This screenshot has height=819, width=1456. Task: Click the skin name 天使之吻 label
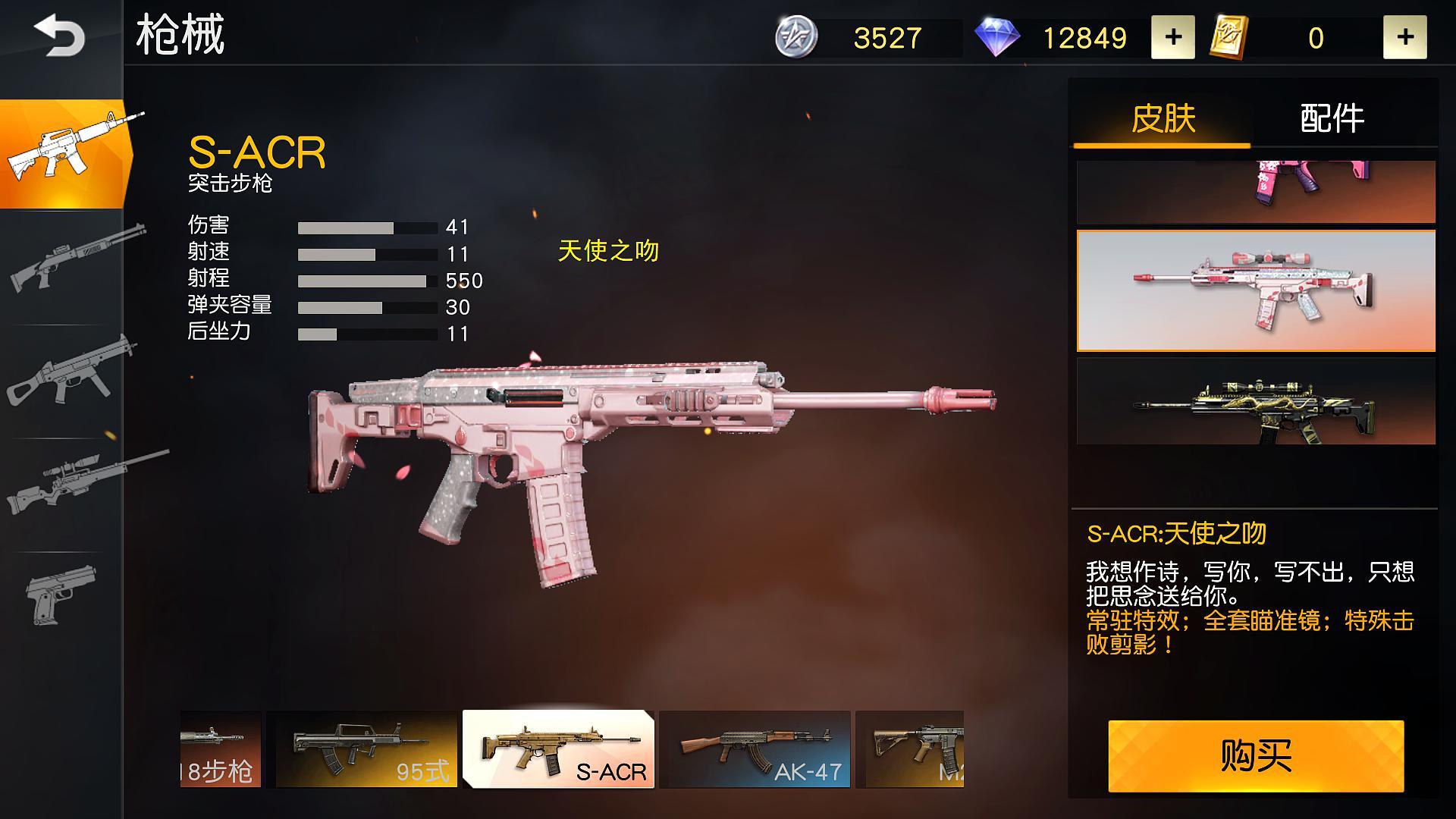tap(608, 253)
